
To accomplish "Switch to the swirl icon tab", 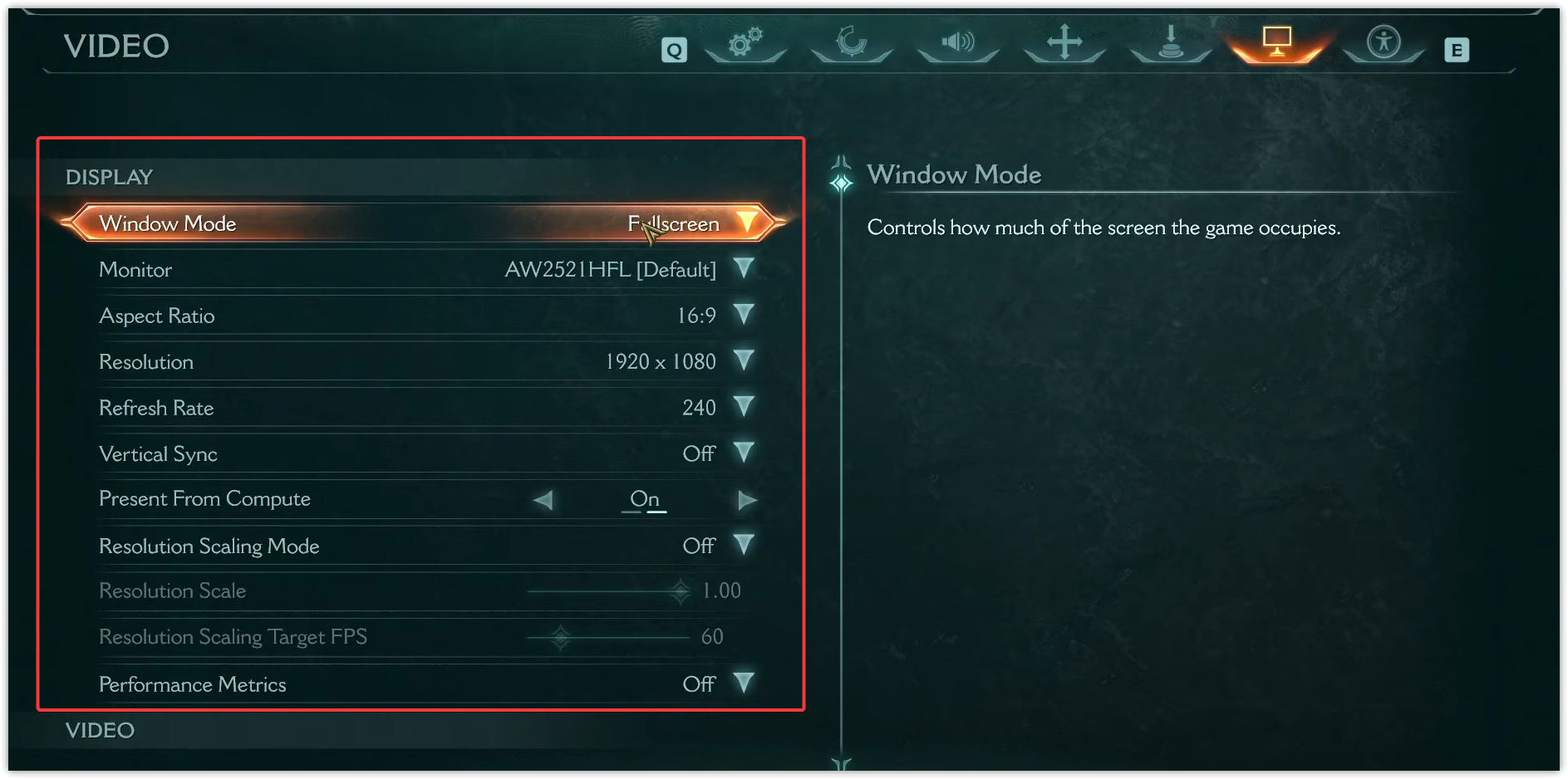I will [852, 42].
